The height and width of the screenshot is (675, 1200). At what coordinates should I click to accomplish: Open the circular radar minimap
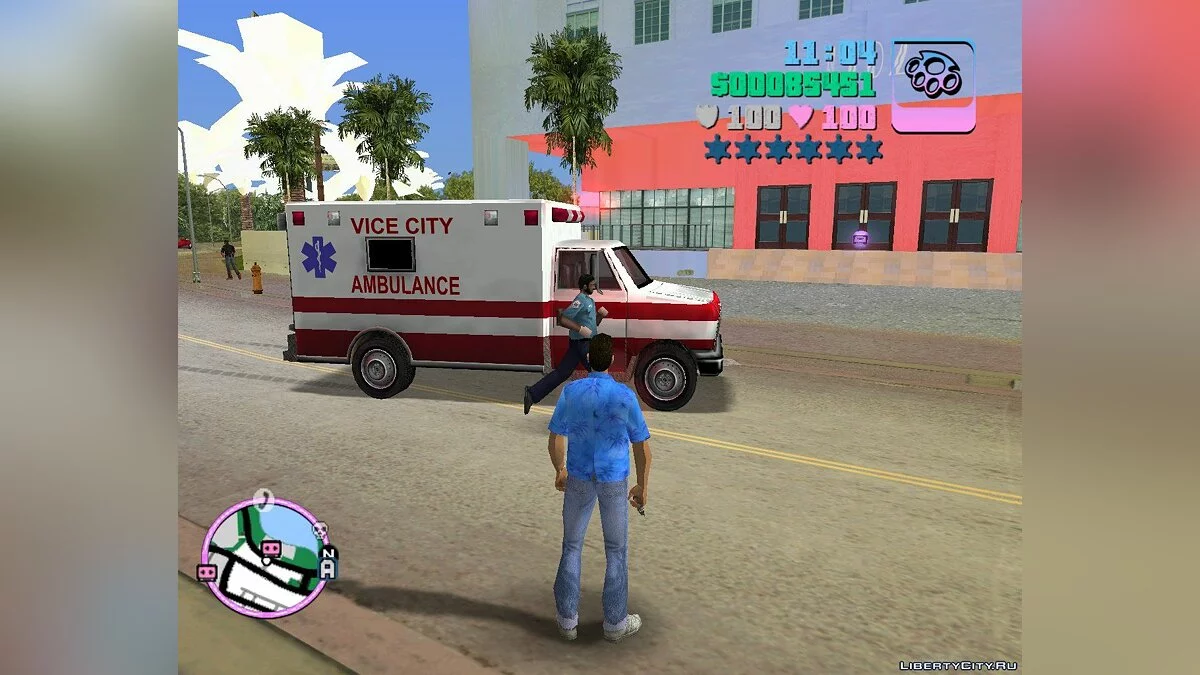point(265,557)
